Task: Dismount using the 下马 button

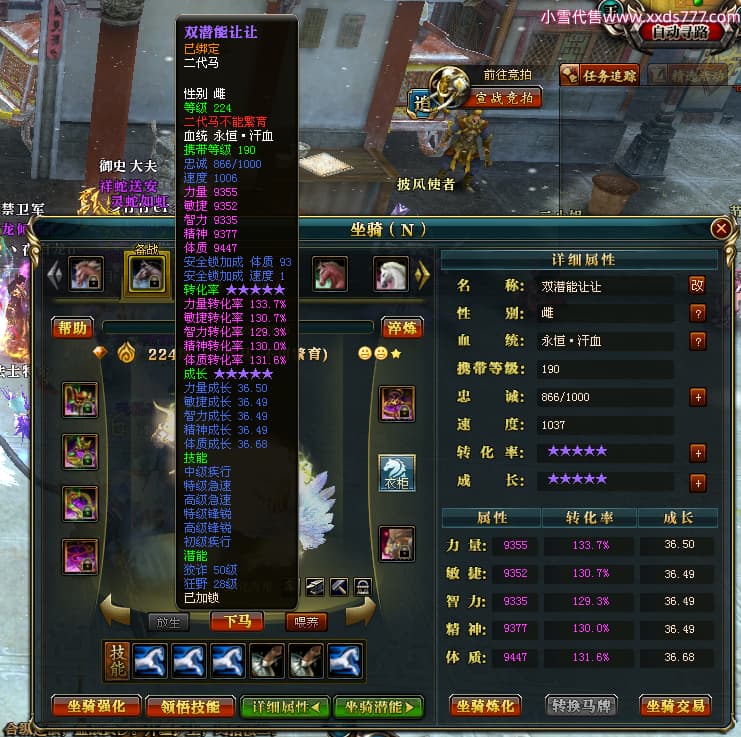Action: tap(236, 621)
